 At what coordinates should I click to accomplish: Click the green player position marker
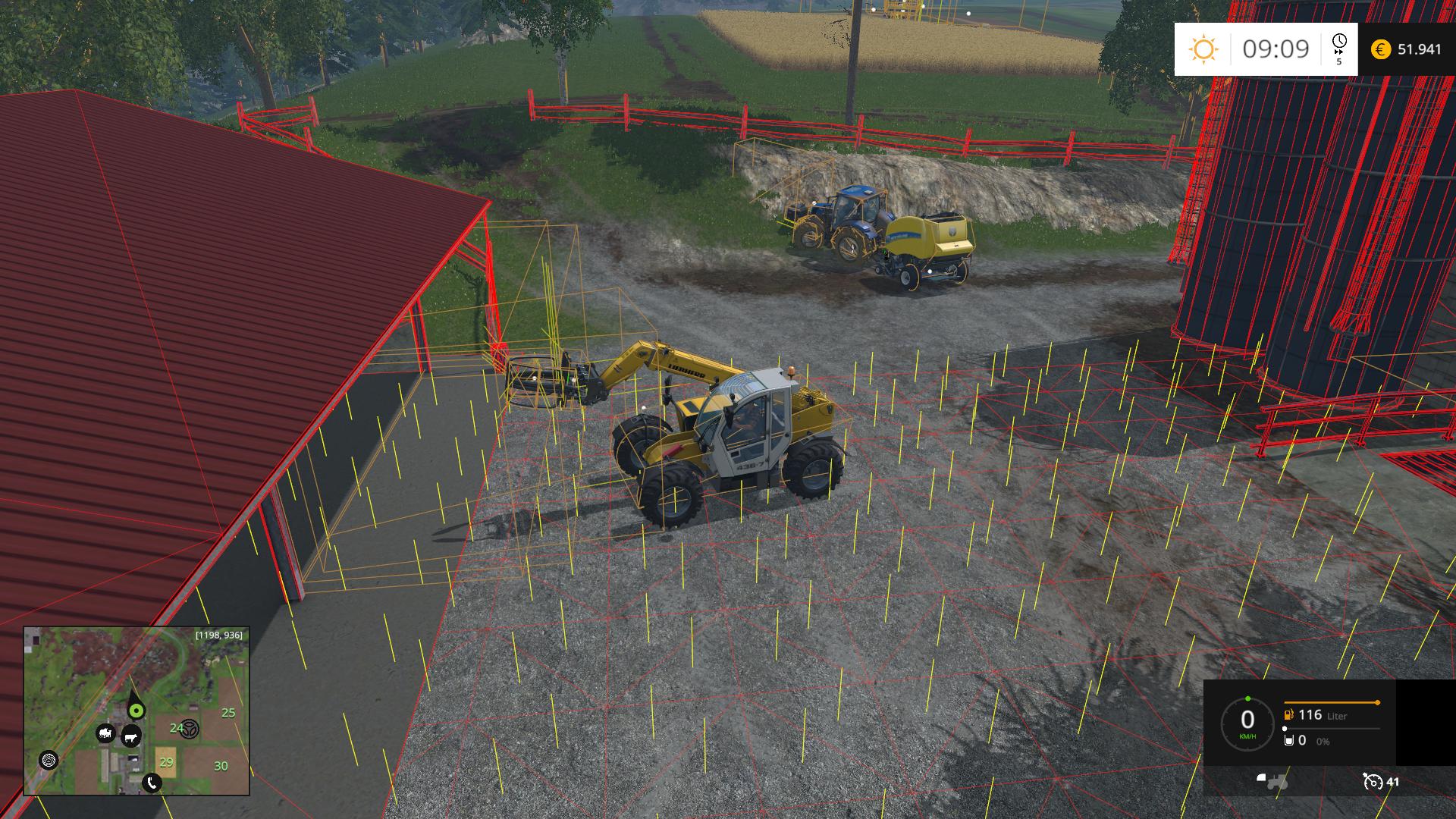click(x=136, y=710)
